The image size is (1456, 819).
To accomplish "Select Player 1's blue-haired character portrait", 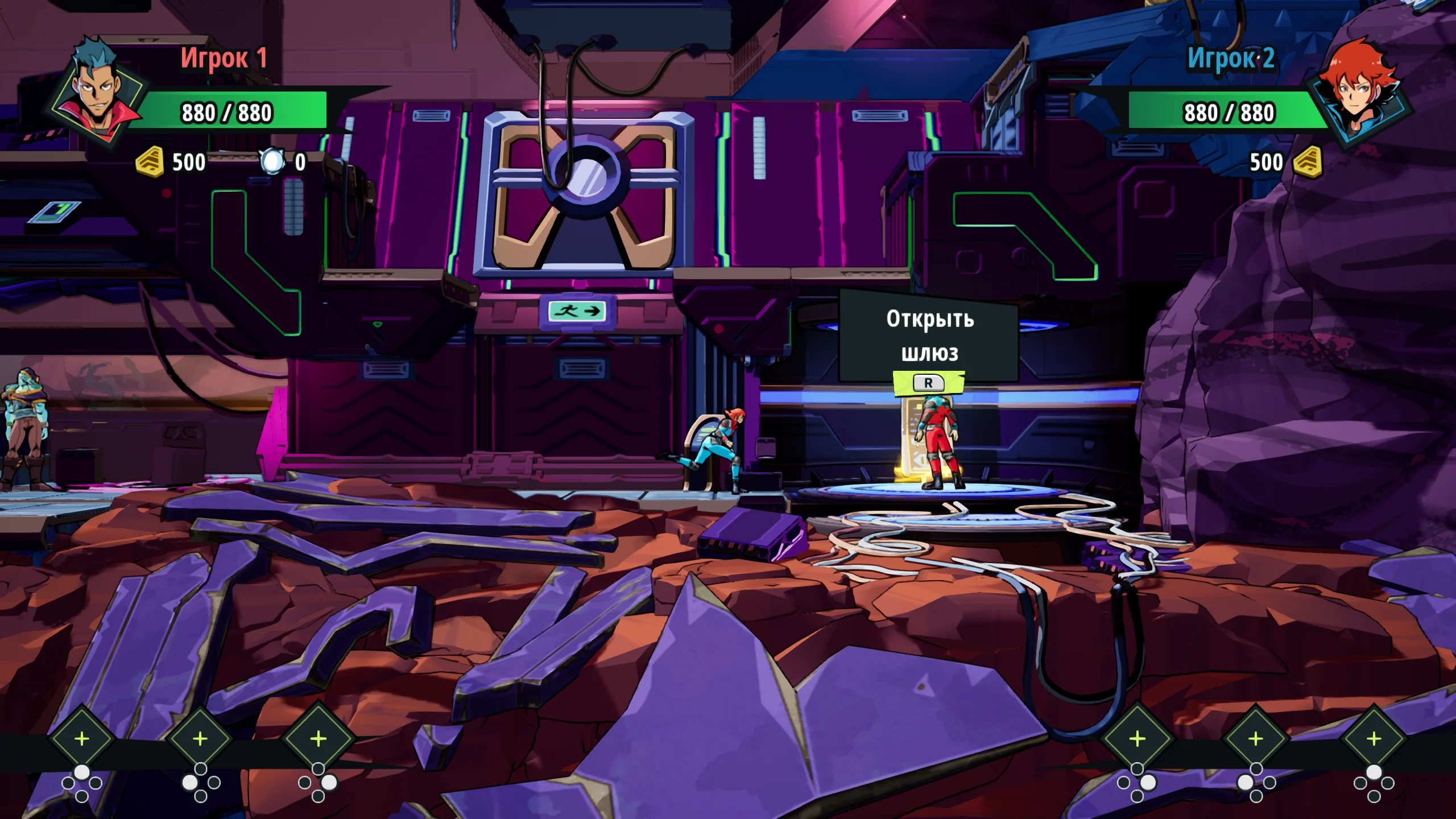I will click(x=96, y=91).
